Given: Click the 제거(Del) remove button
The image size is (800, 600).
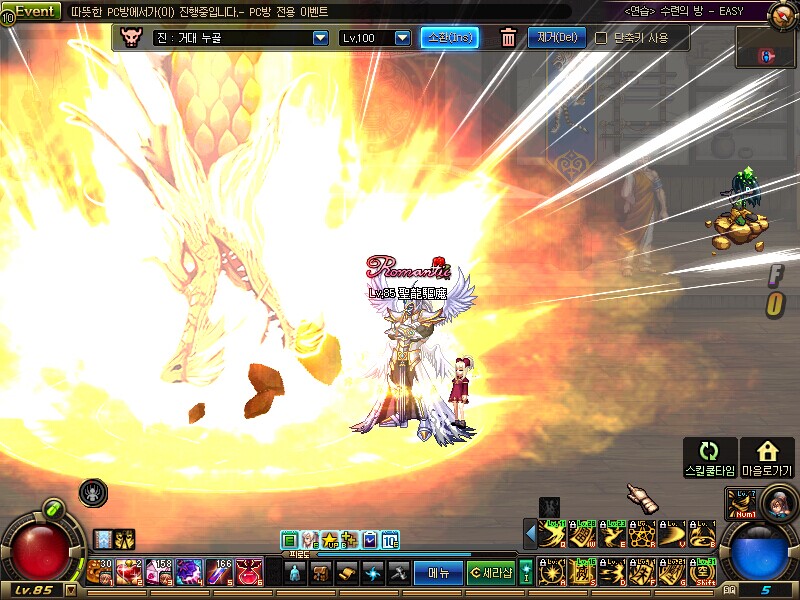Looking at the screenshot, I should click(556, 38).
